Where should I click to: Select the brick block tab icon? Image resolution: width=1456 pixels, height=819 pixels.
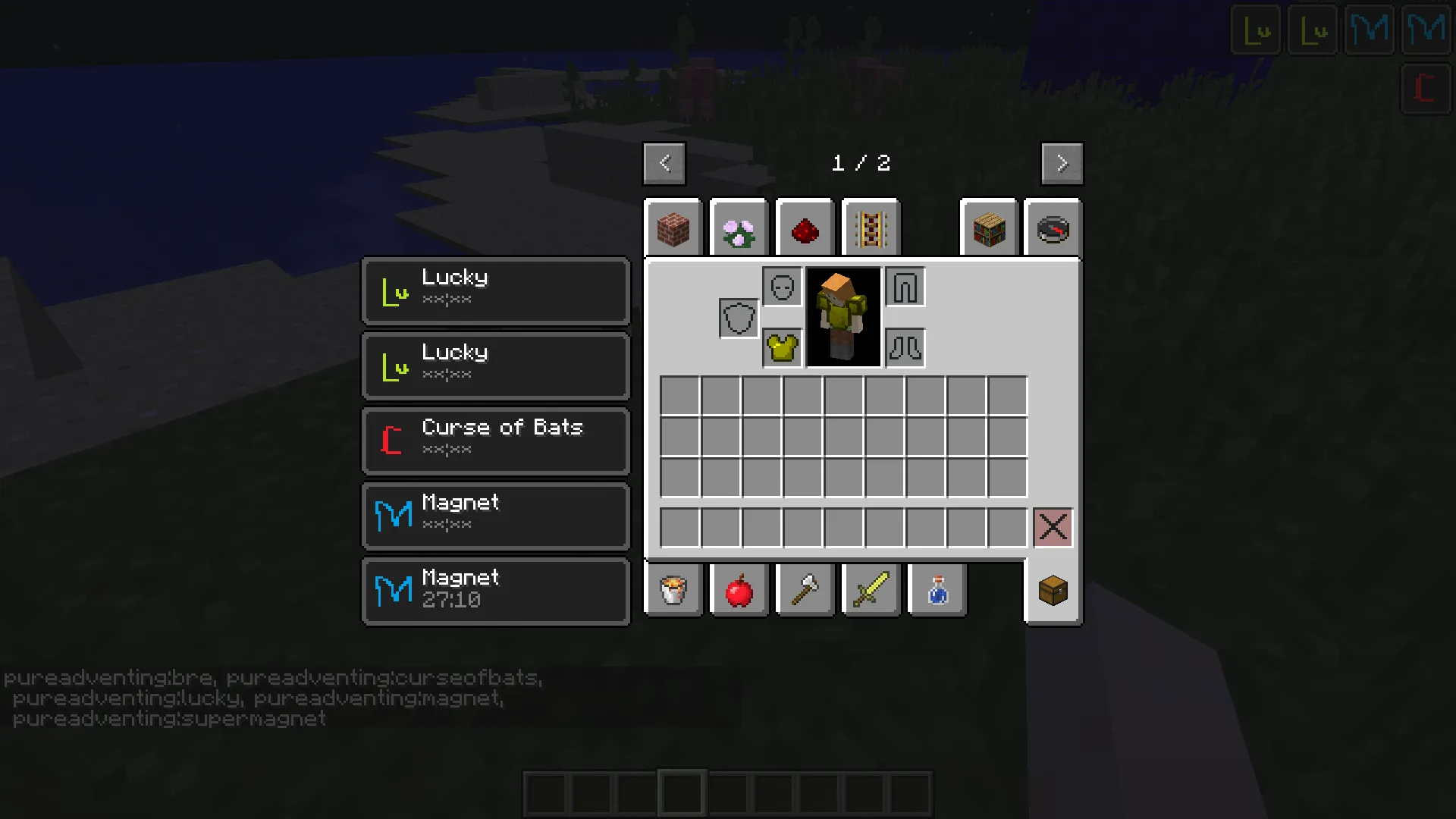672,227
